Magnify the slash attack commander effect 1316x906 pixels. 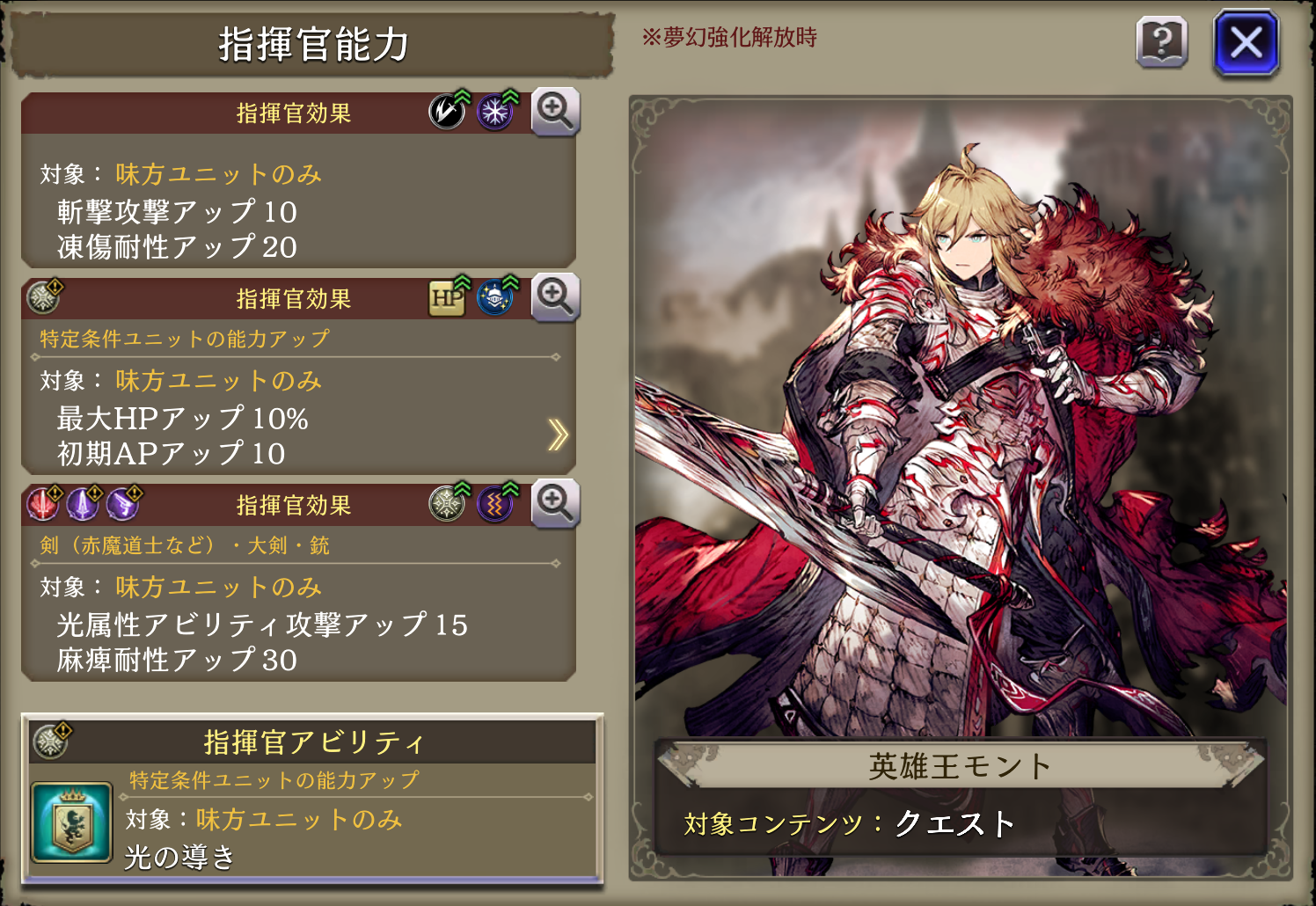555,111
